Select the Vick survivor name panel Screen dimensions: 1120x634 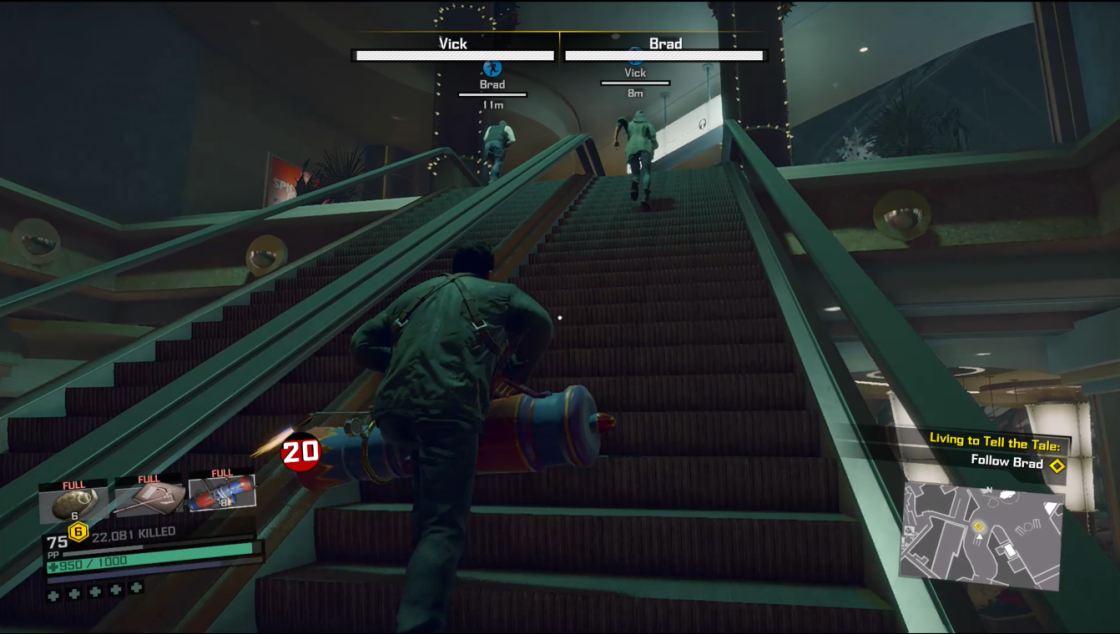click(455, 50)
